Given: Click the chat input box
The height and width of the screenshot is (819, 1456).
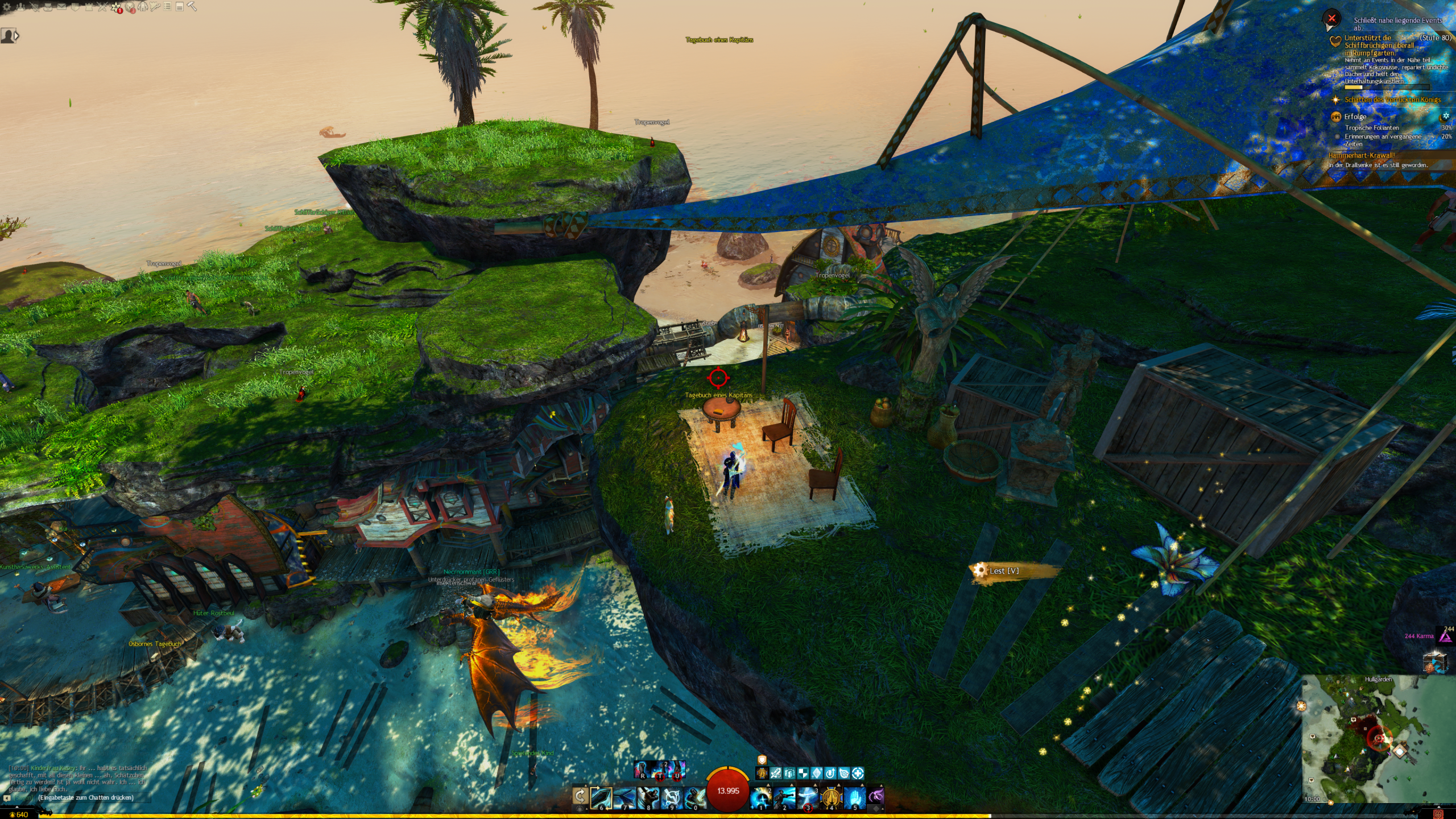Looking at the screenshot, I should tap(85, 797).
